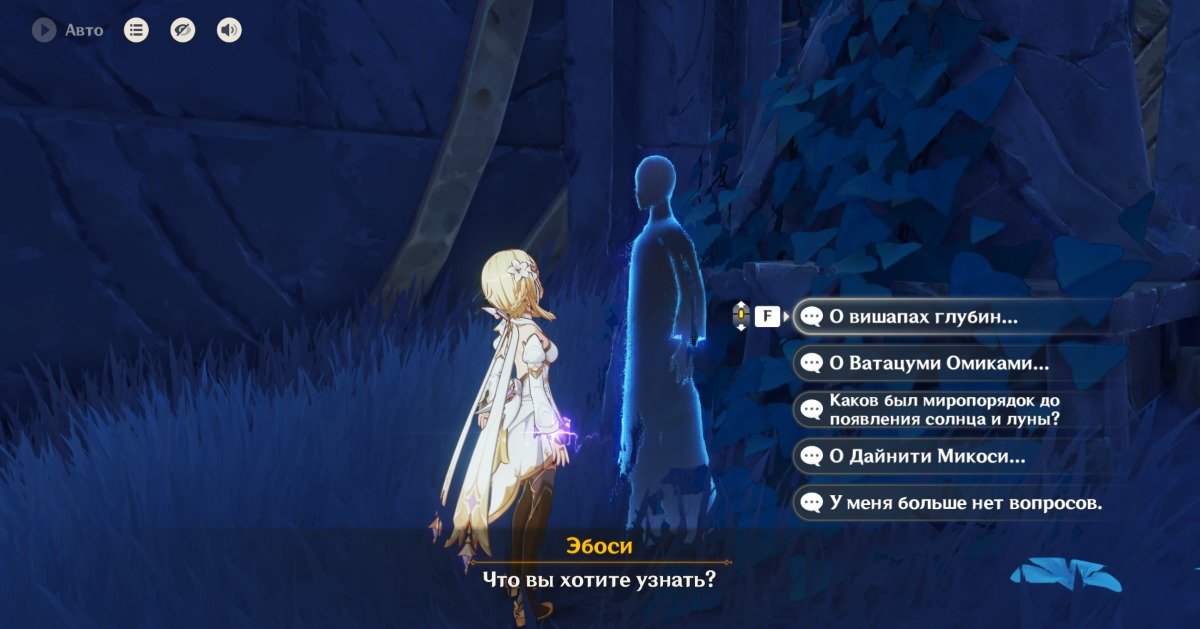Toggle the dialogue voice-over sound

(x=229, y=30)
